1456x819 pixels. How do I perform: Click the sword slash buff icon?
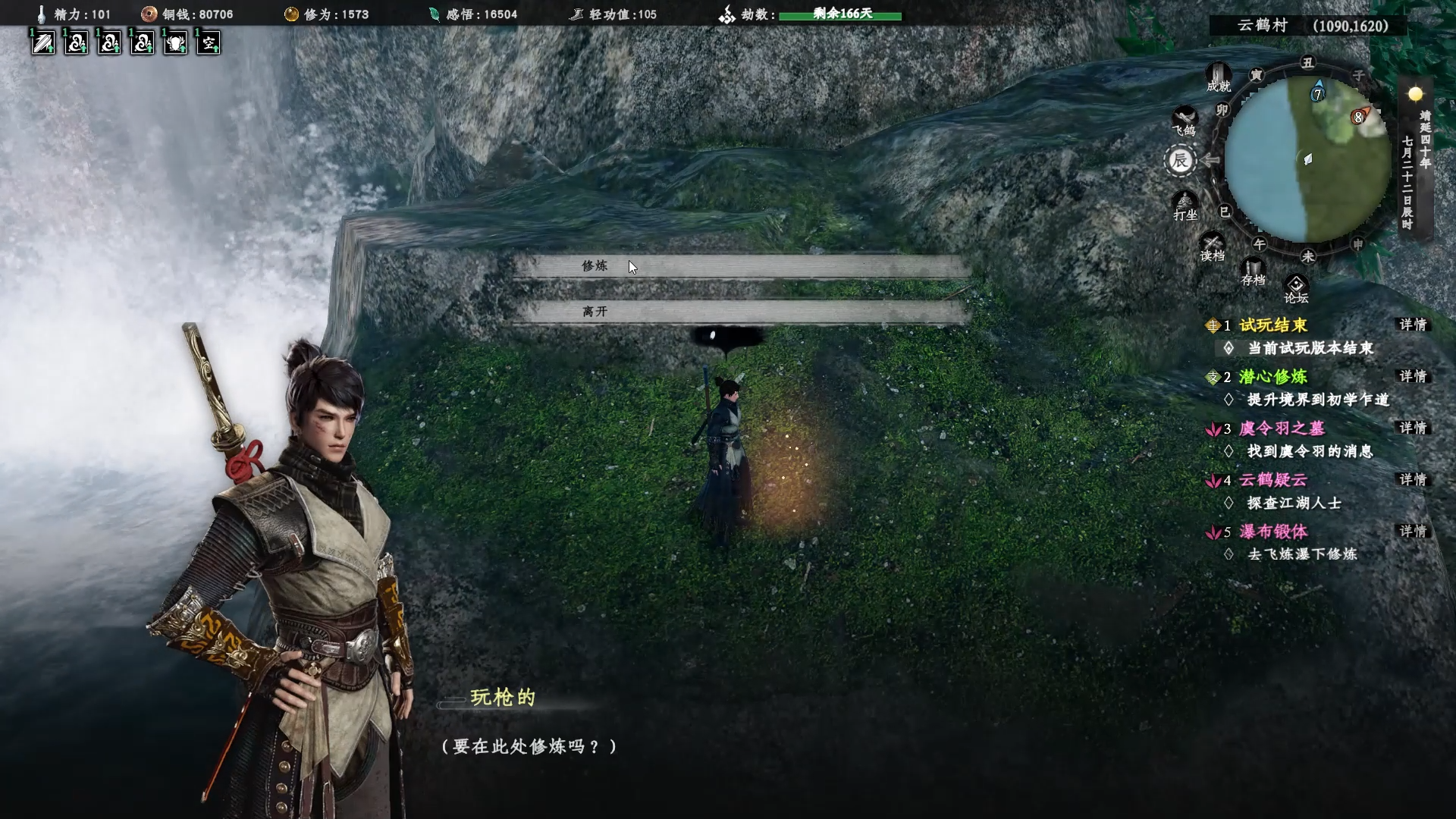pos(43,42)
